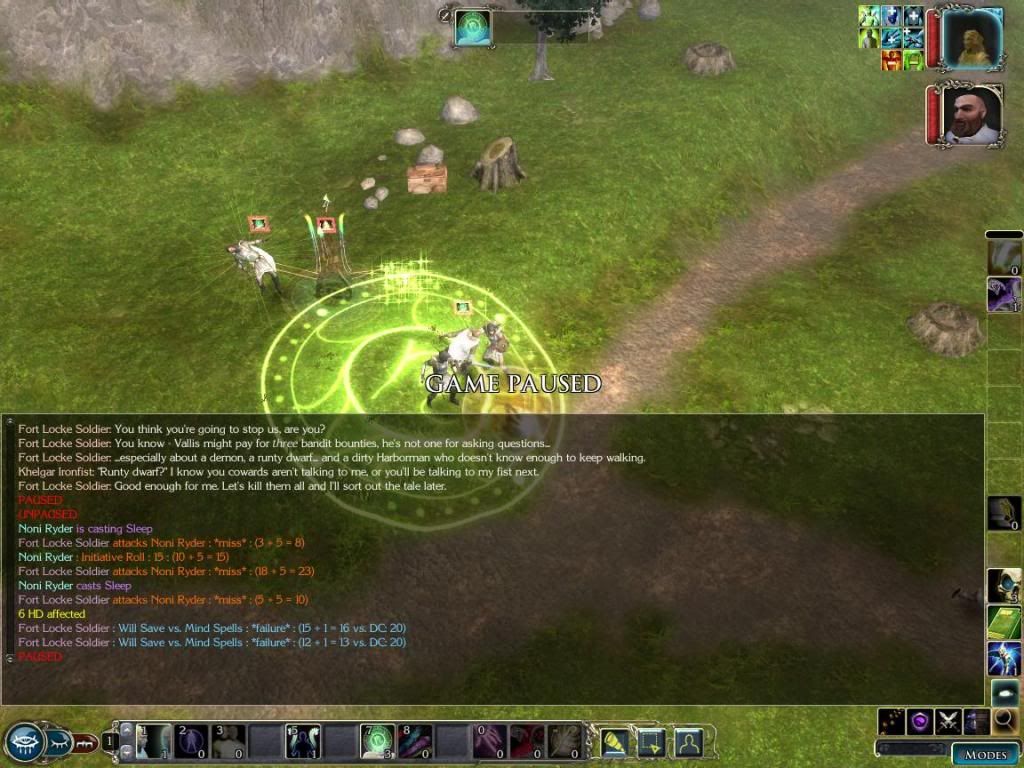Select the purple shield mode icon

click(x=920, y=720)
